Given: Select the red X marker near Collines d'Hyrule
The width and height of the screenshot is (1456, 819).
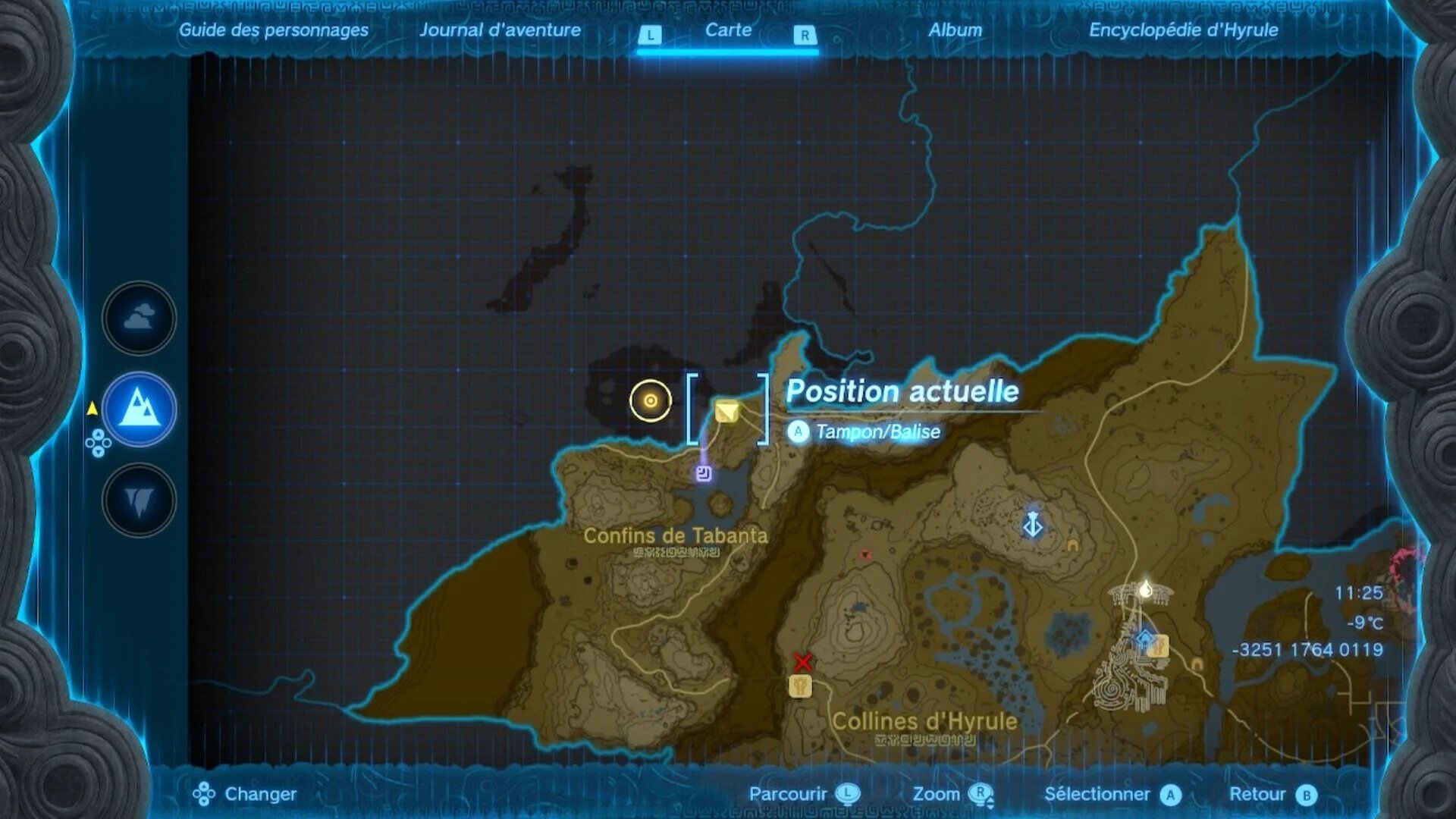Looking at the screenshot, I should click(x=804, y=662).
